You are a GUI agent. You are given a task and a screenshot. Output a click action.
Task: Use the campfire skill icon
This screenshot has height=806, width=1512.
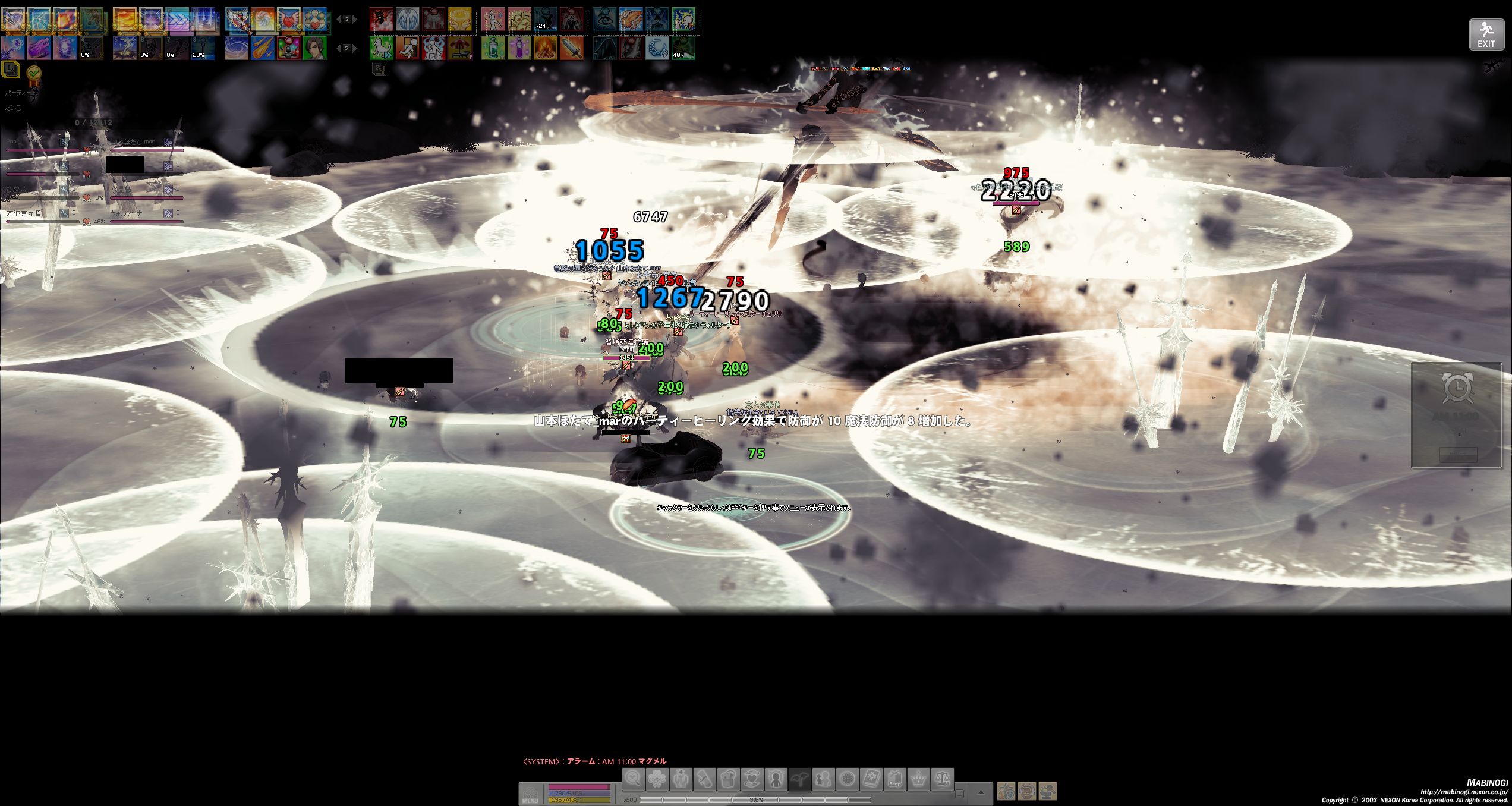pyautogui.click(x=545, y=48)
